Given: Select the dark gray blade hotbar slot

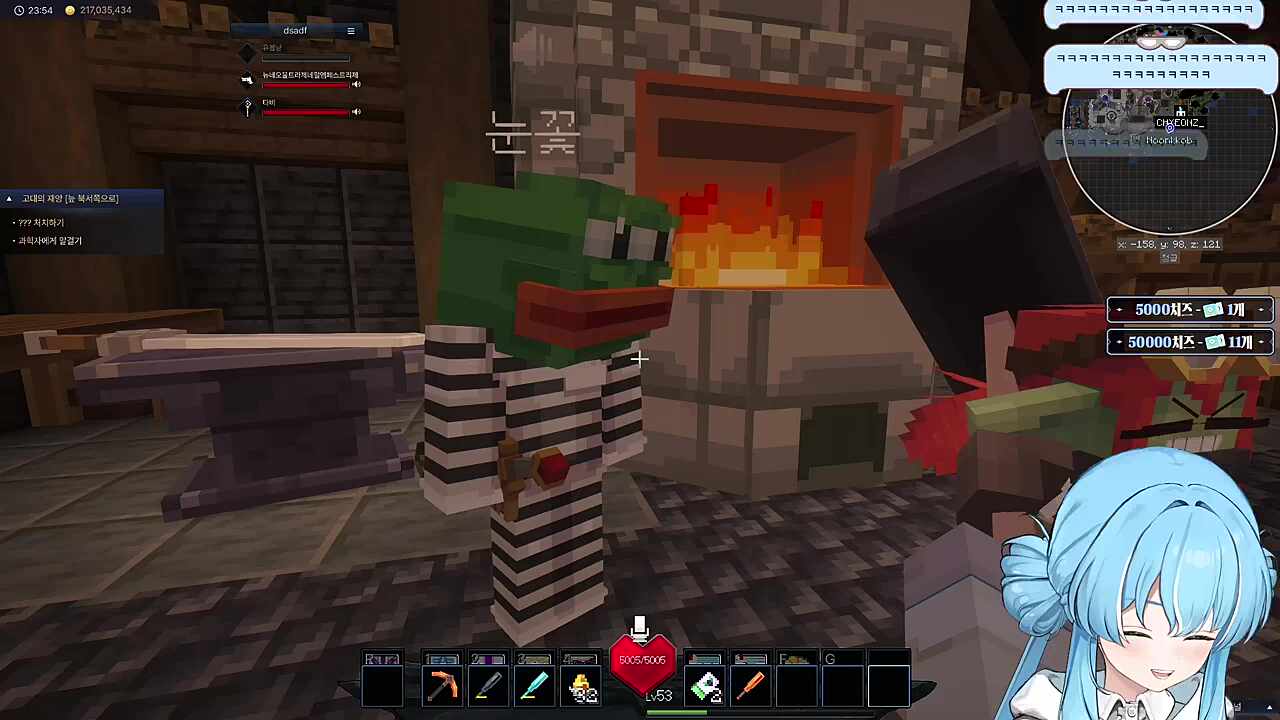Looking at the screenshot, I should (488, 686).
